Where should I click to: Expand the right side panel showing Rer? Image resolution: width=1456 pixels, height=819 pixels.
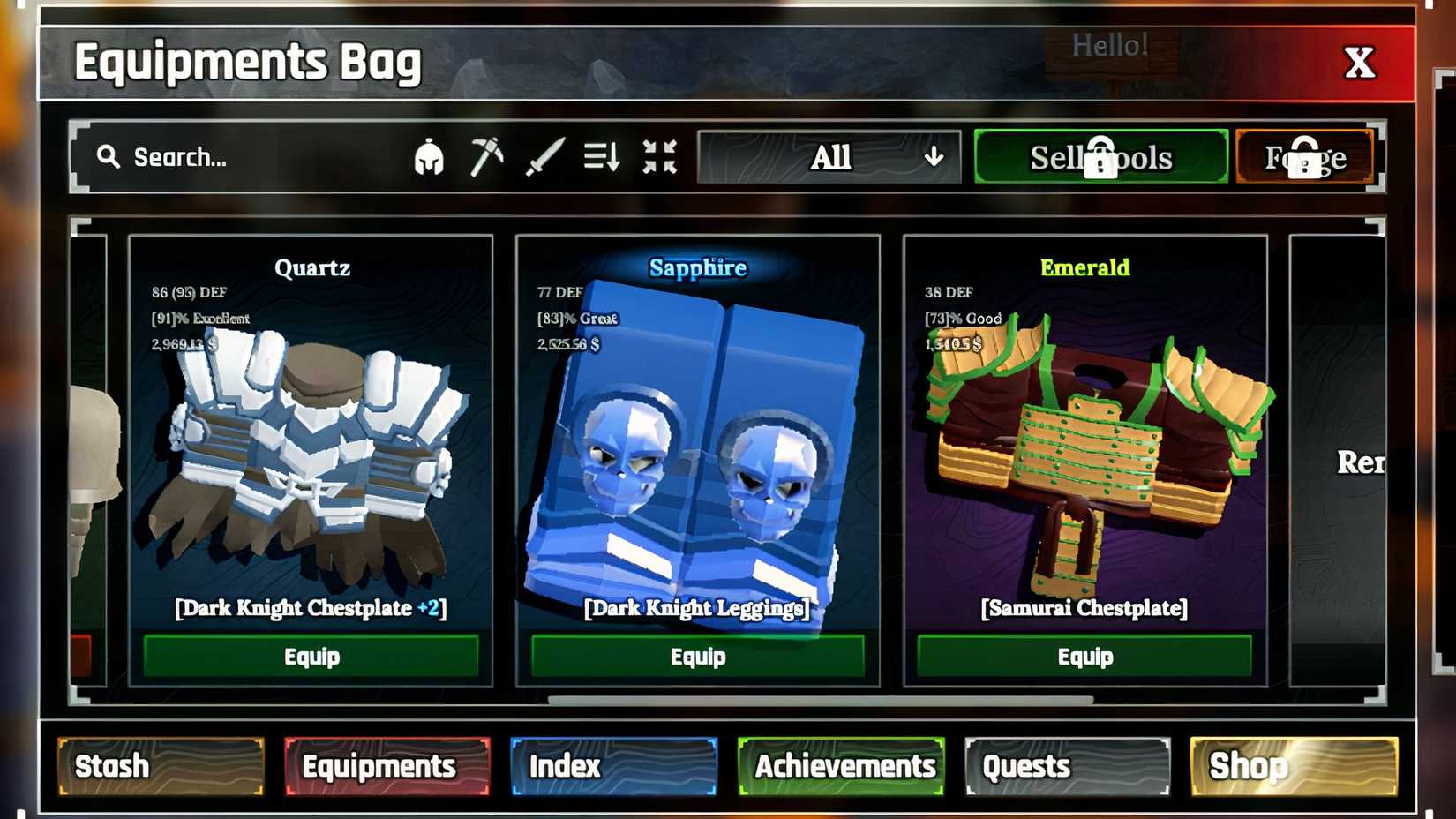click(1359, 461)
